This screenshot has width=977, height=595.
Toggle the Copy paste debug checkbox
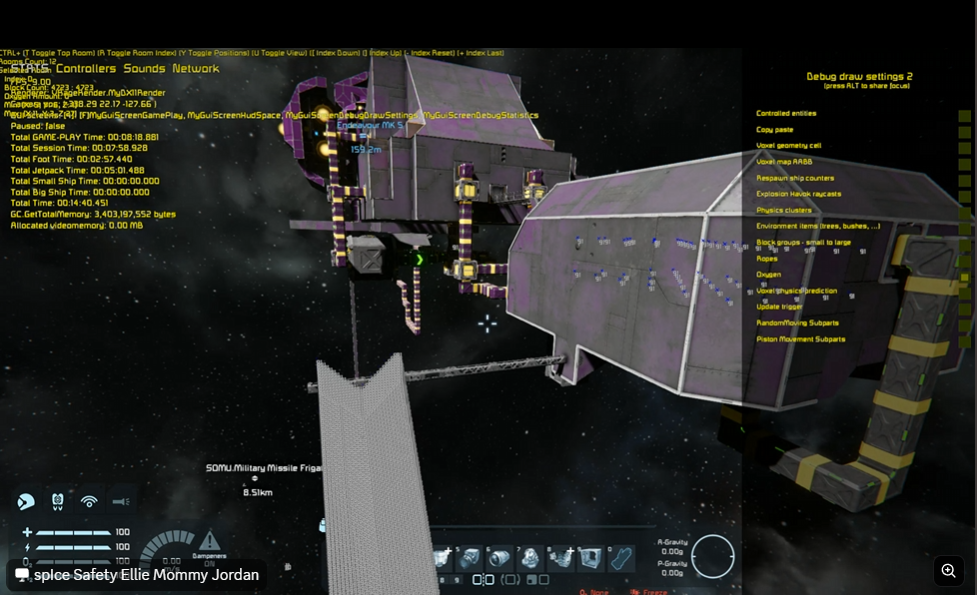[x=964, y=131]
